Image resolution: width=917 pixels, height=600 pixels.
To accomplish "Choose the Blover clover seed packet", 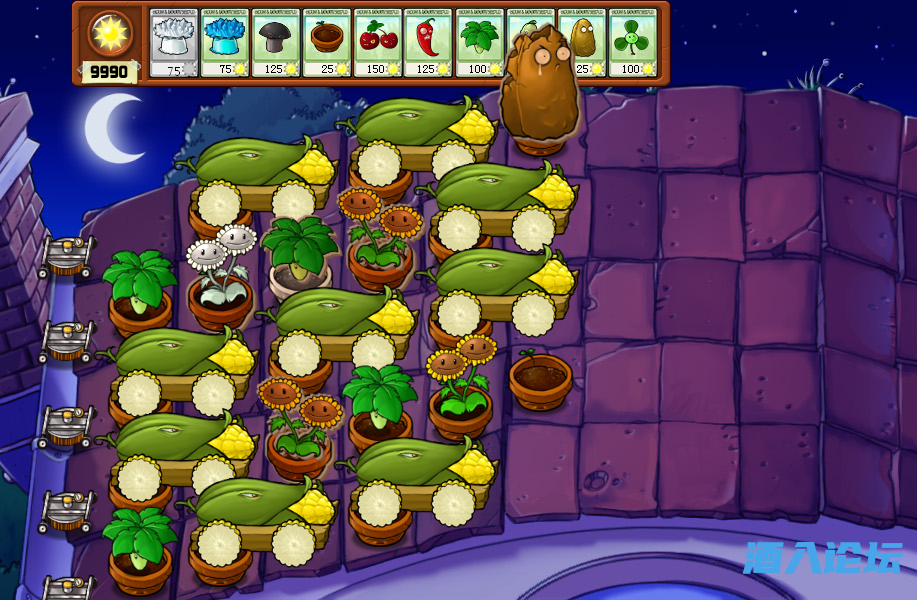I will (633, 42).
